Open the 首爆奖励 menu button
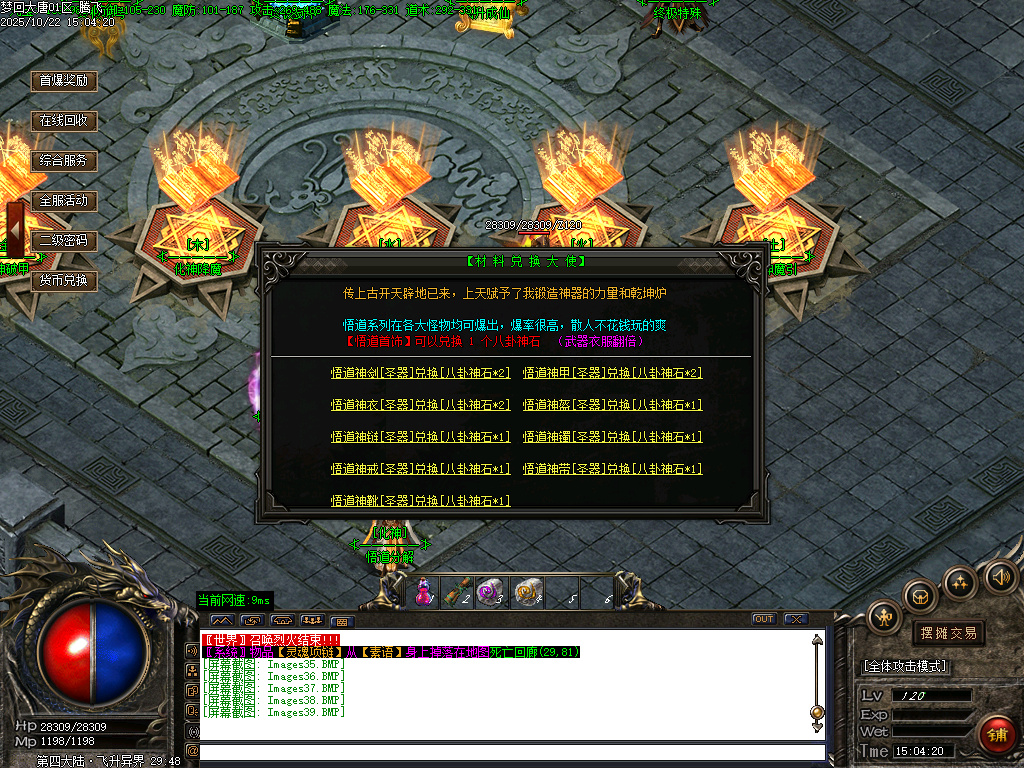The image size is (1024, 768). 64,81
